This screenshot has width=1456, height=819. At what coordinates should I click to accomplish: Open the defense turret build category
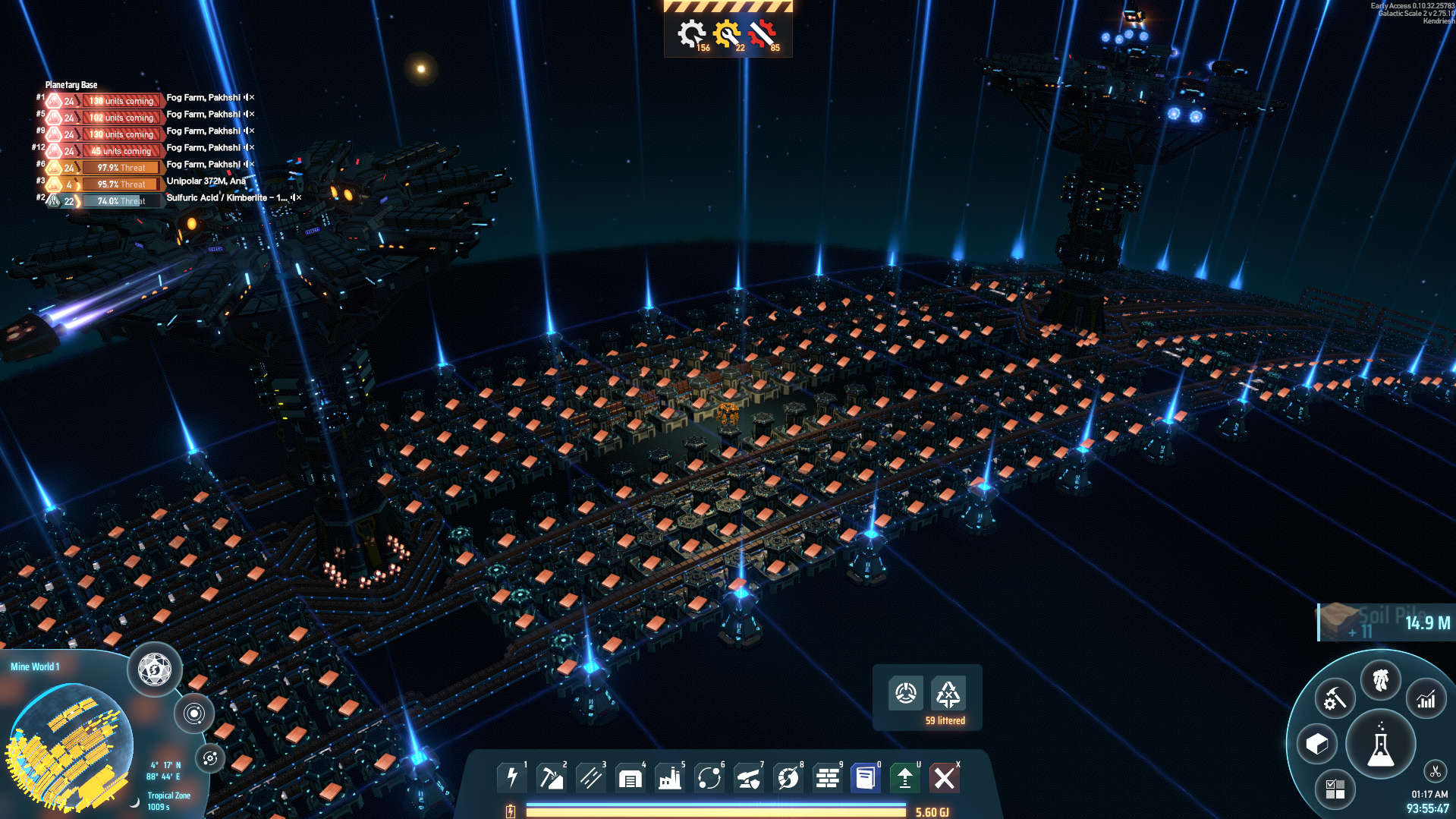748,778
